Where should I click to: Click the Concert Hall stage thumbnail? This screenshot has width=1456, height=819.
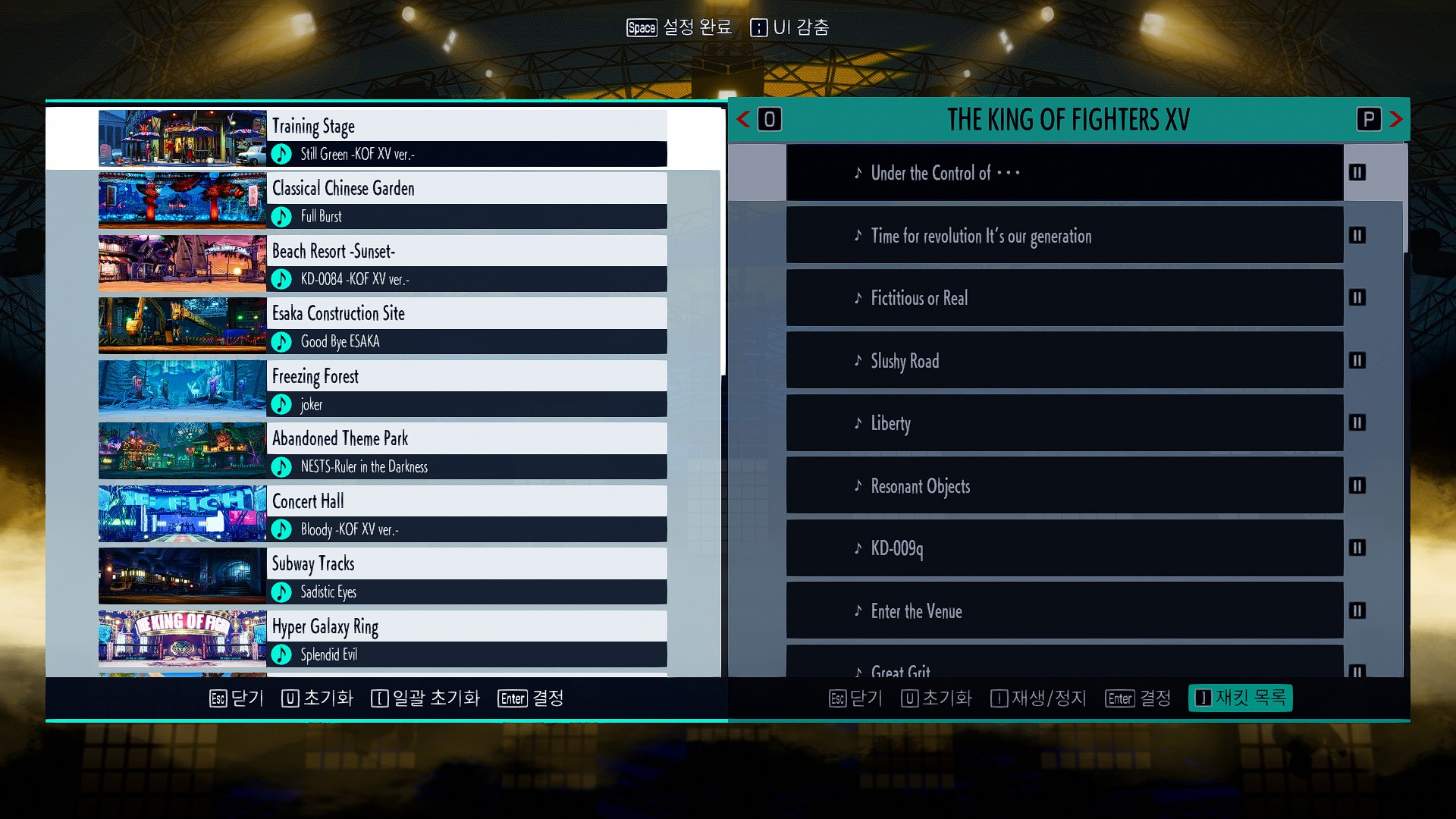click(182, 513)
